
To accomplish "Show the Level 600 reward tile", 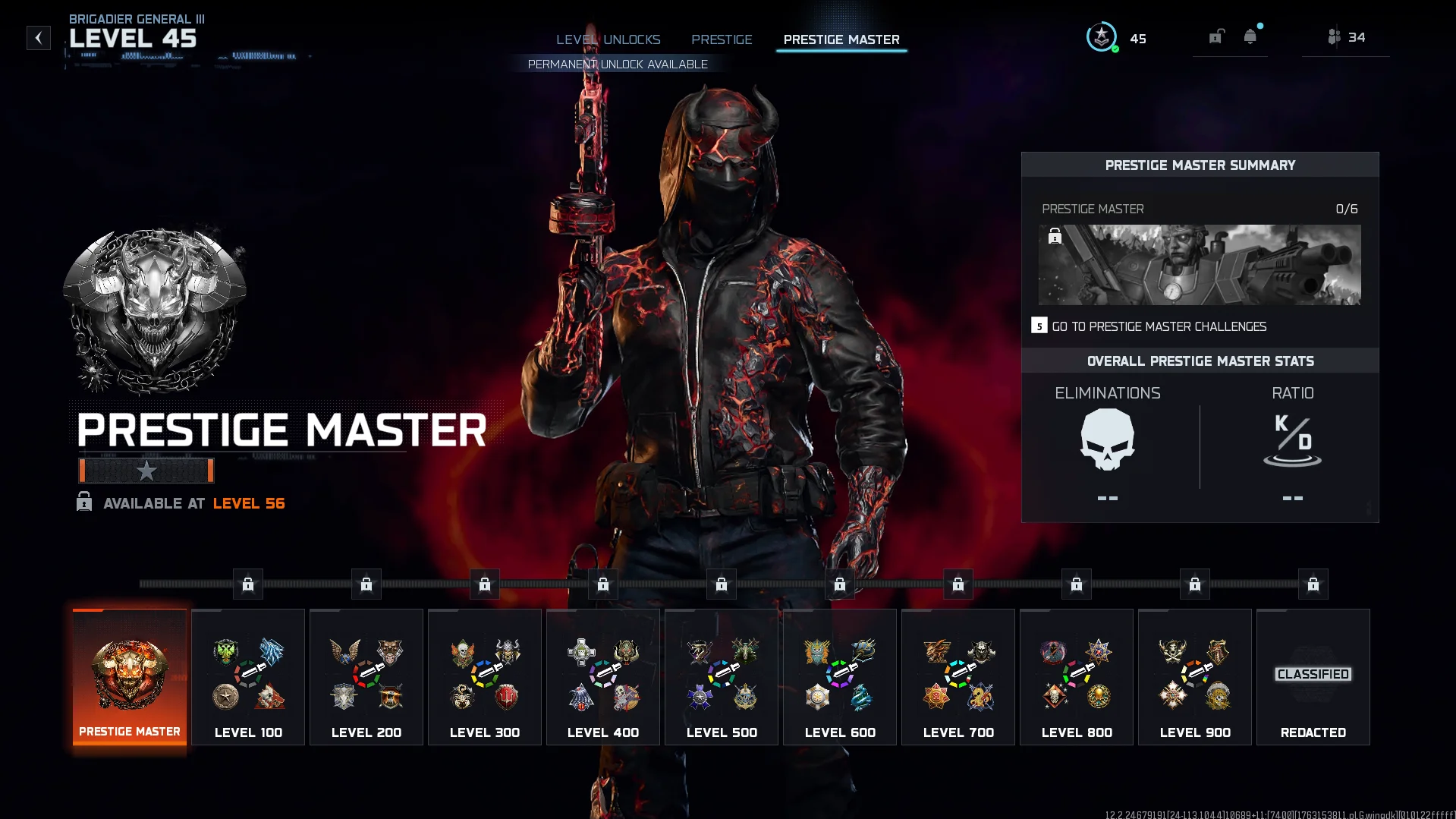I will (840, 677).
